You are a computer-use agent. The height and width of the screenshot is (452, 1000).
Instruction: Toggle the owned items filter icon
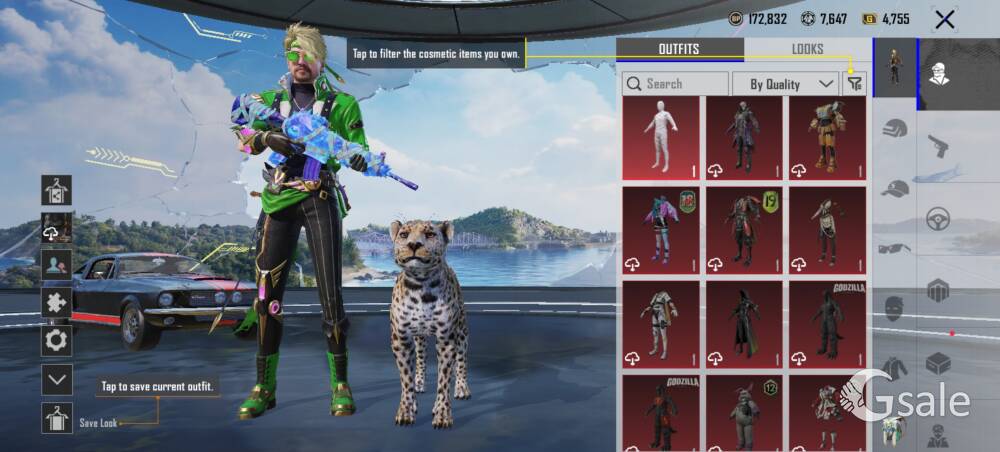(x=854, y=84)
